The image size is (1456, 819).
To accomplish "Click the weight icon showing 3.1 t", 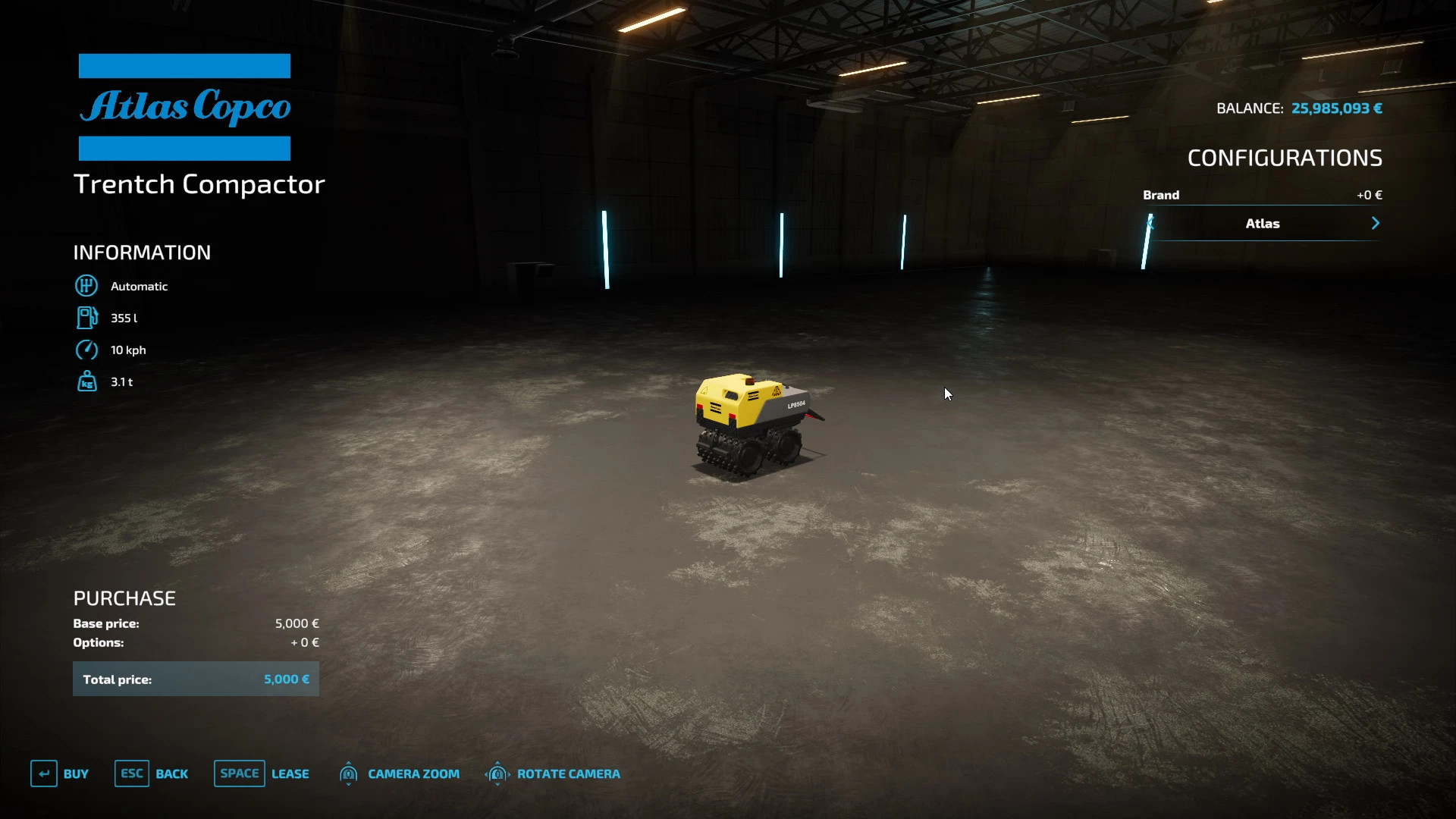I will (86, 381).
